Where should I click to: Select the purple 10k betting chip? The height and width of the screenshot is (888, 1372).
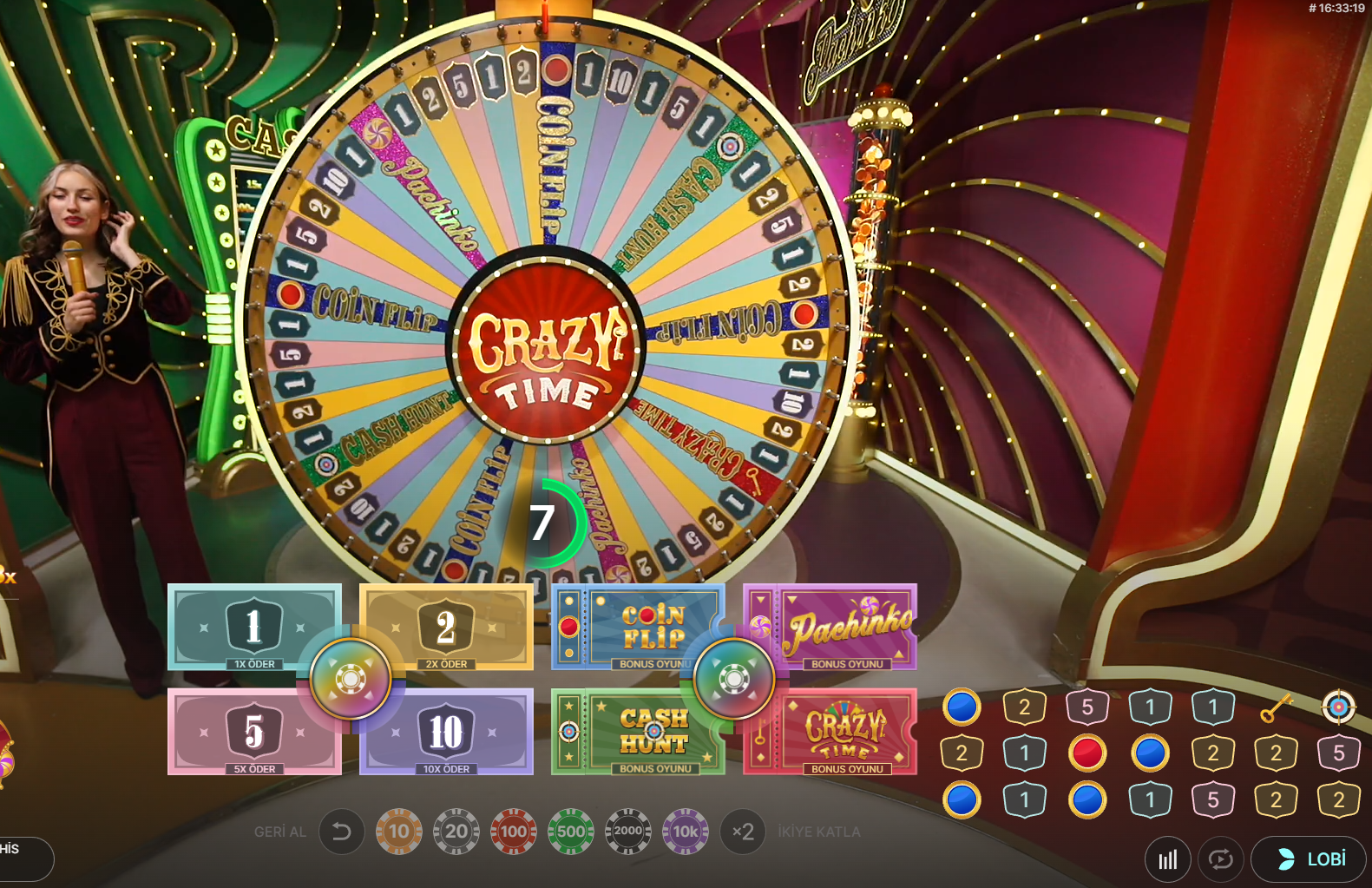[686, 831]
